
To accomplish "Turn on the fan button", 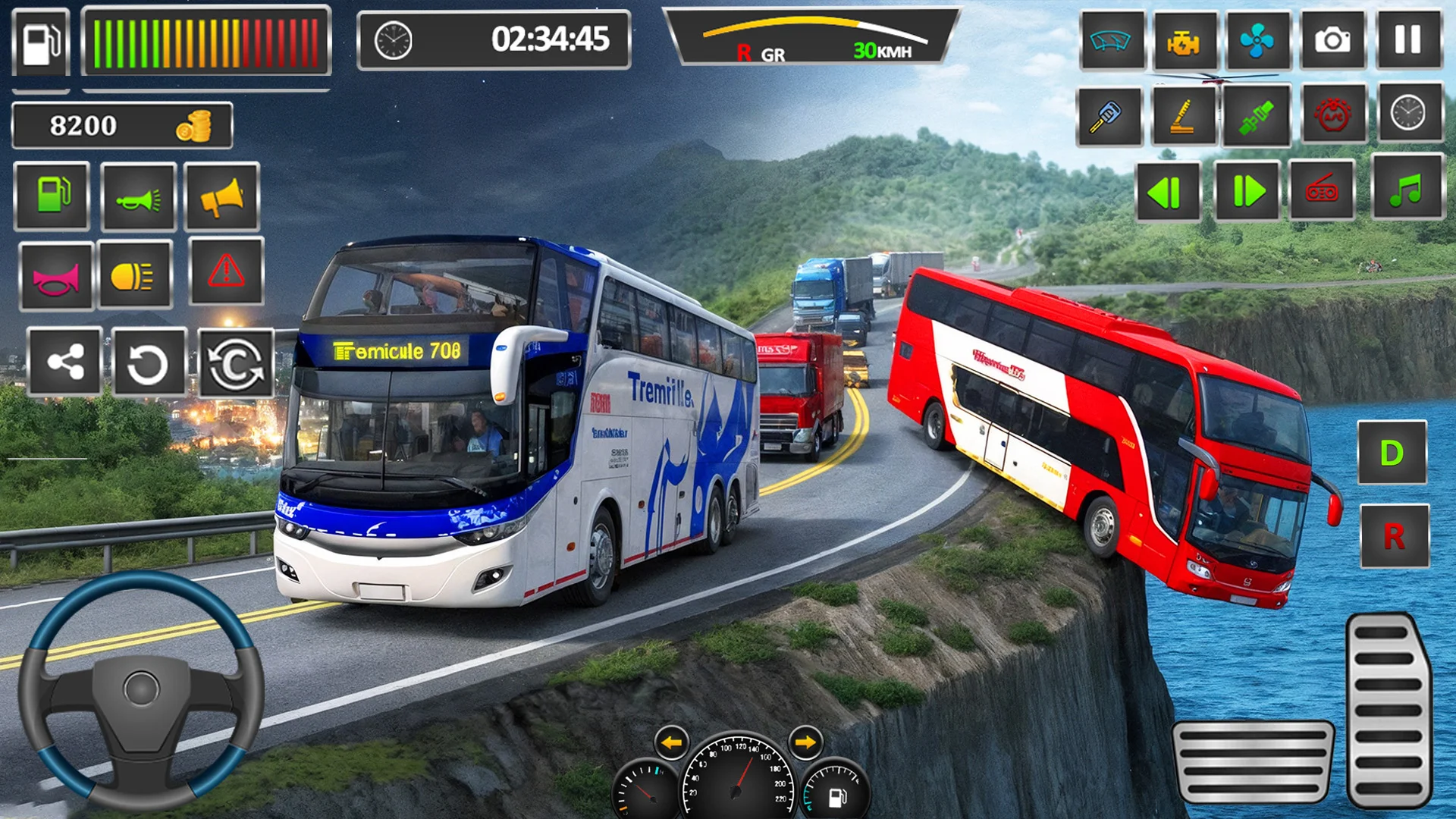I will (x=1257, y=39).
